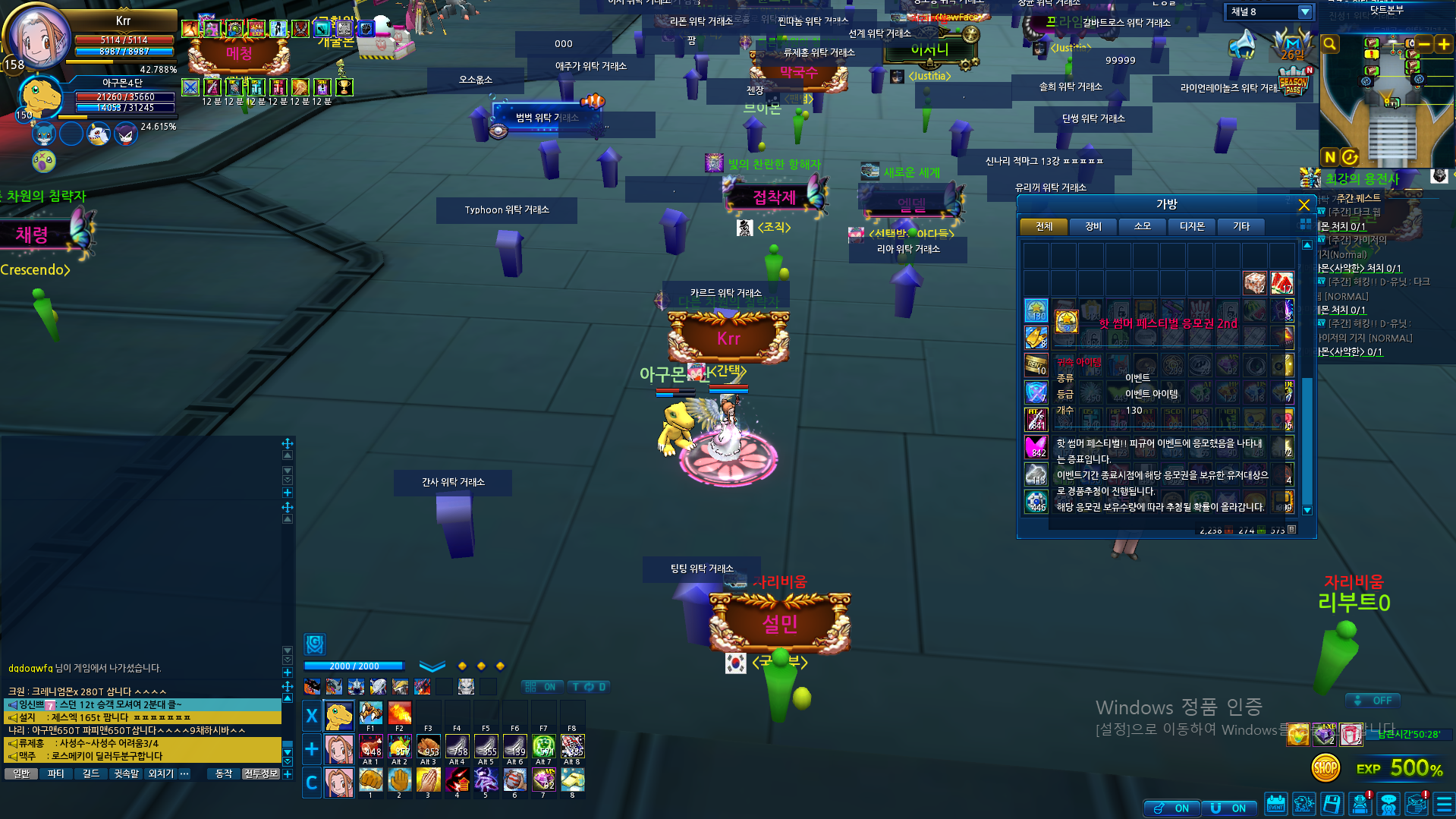Open the 소모 consumables tab
This screenshot has width=1456, height=819.
click(1142, 226)
